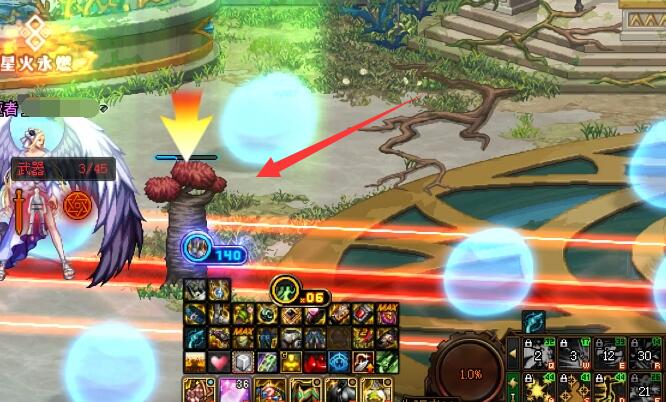Select the red droplets buff icon

[314, 361]
